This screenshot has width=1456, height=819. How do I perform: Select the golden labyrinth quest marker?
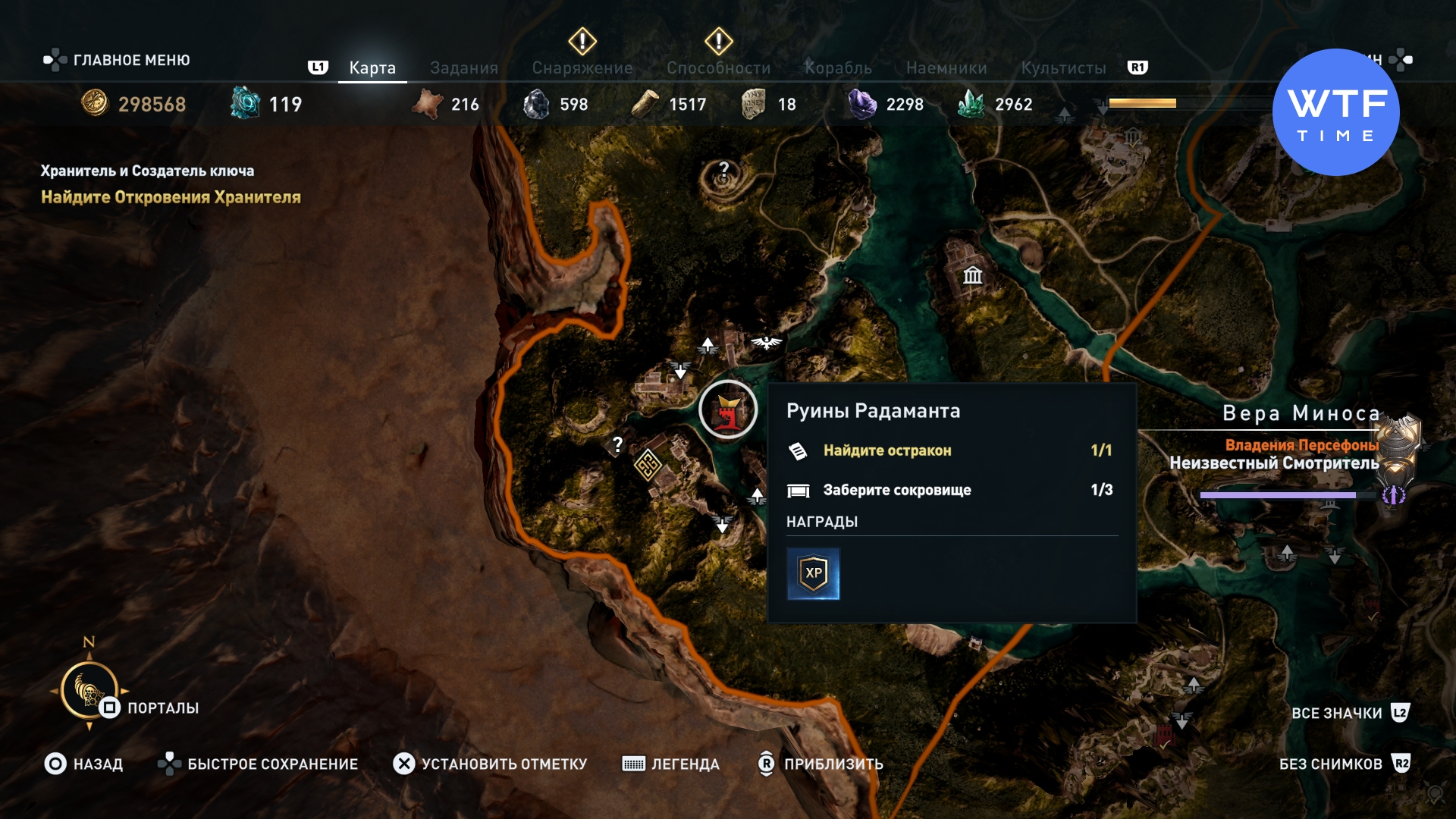coord(648,465)
